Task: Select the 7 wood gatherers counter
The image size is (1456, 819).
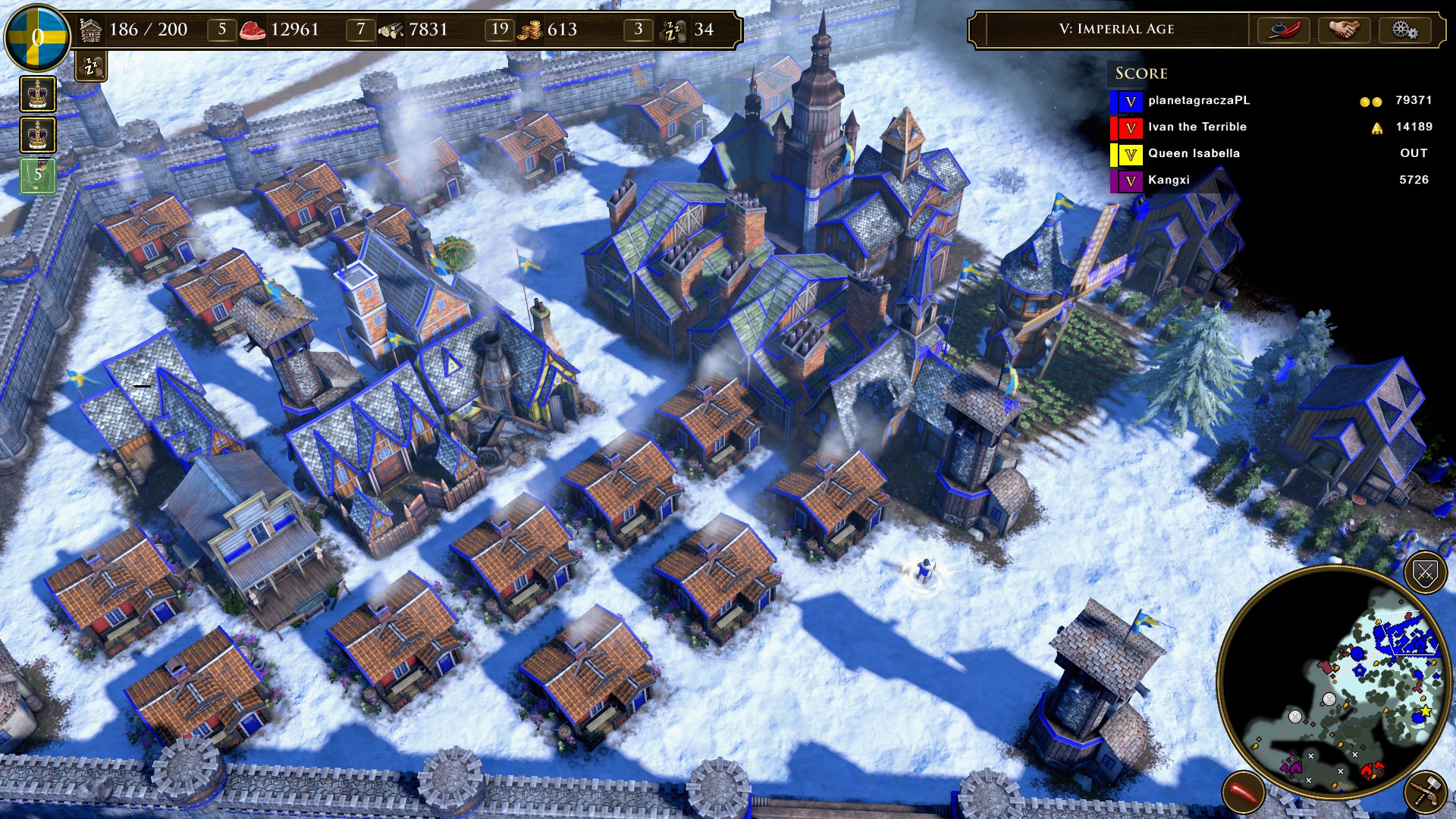Action: (x=361, y=30)
